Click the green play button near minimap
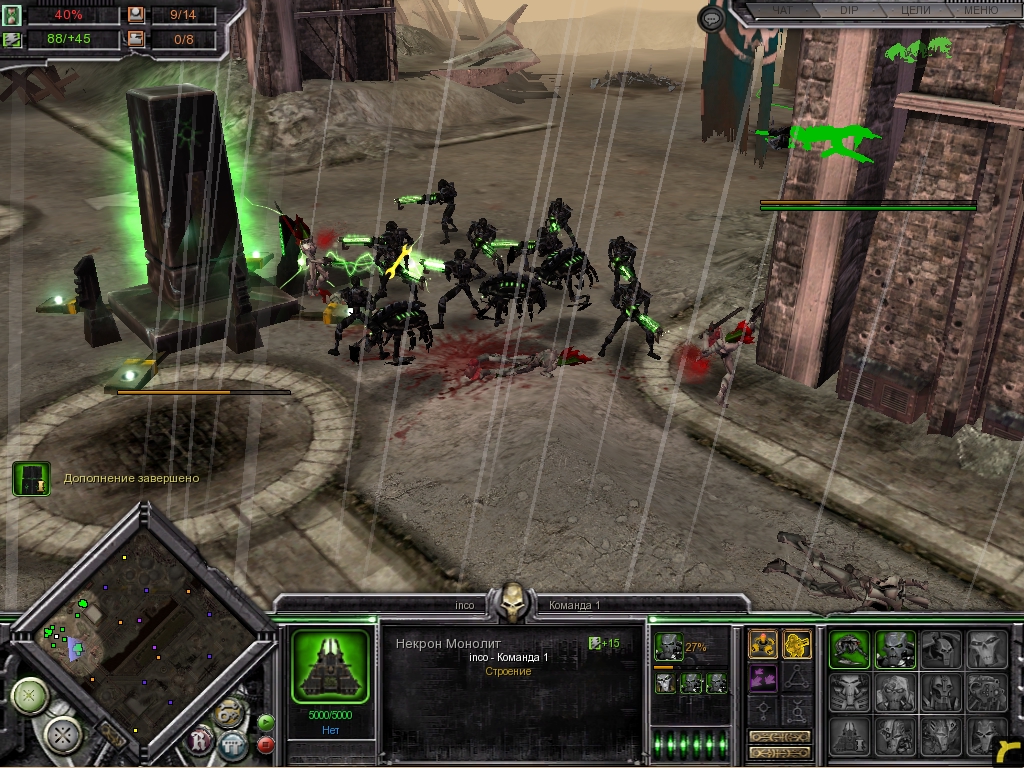The image size is (1024, 768). pos(266,722)
